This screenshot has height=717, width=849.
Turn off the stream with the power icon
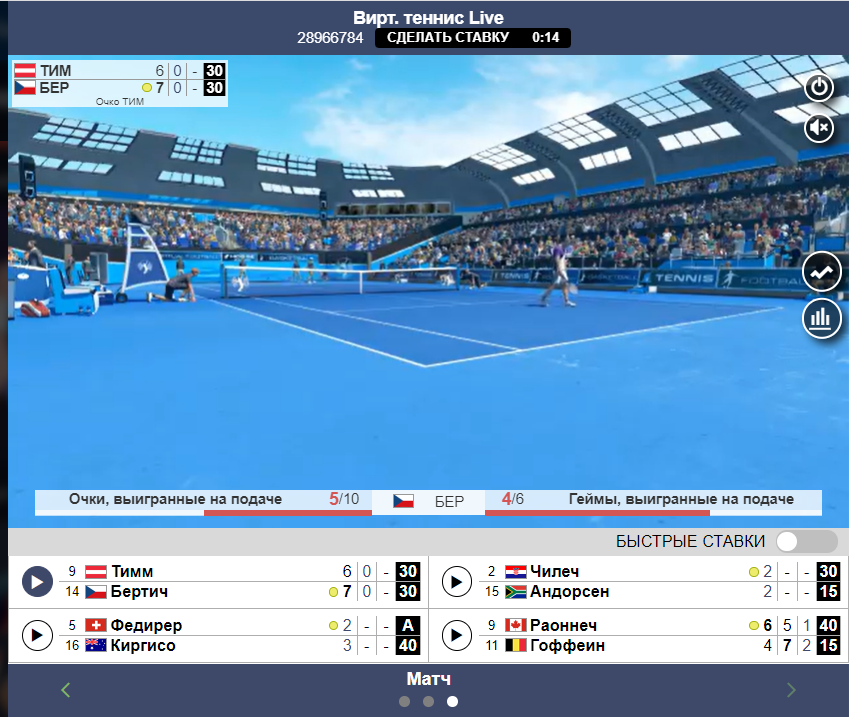pyautogui.click(x=820, y=87)
